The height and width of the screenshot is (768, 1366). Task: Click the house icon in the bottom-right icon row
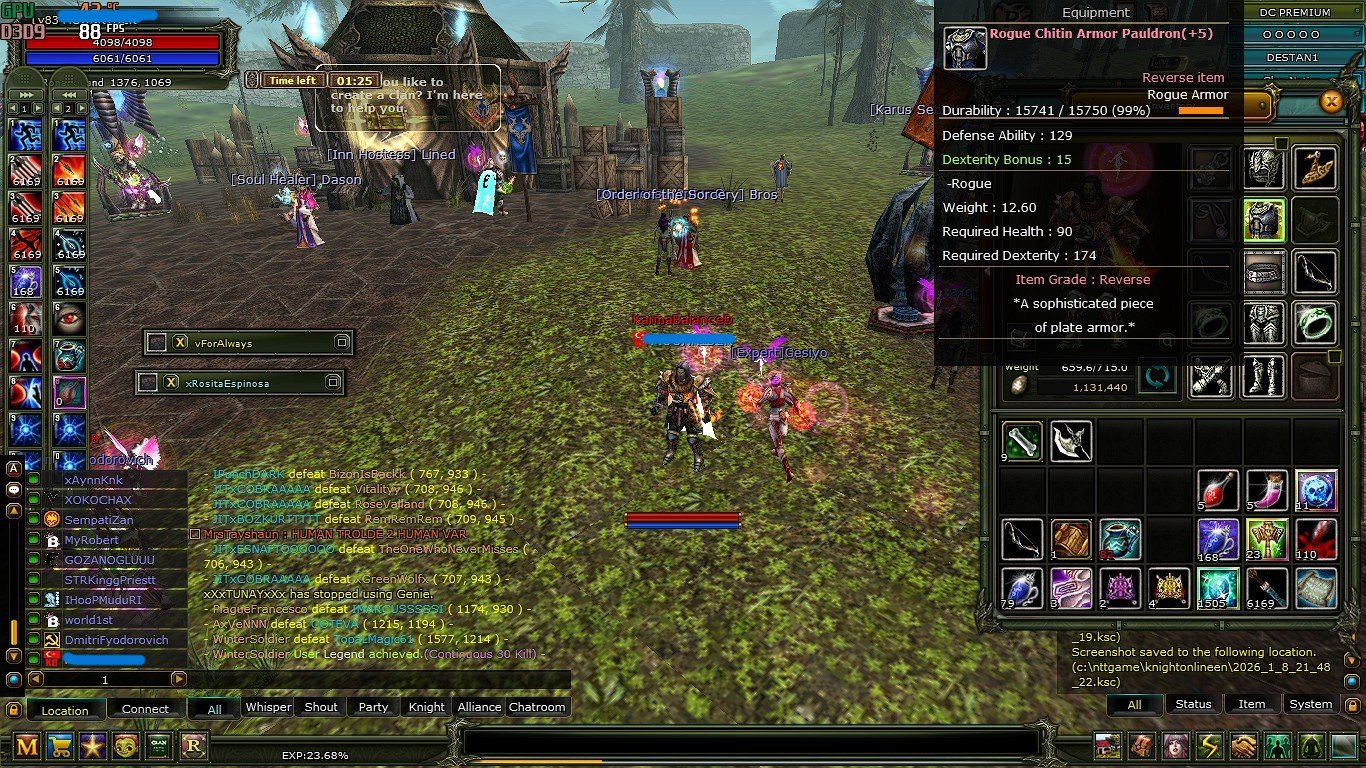click(1107, 745)
